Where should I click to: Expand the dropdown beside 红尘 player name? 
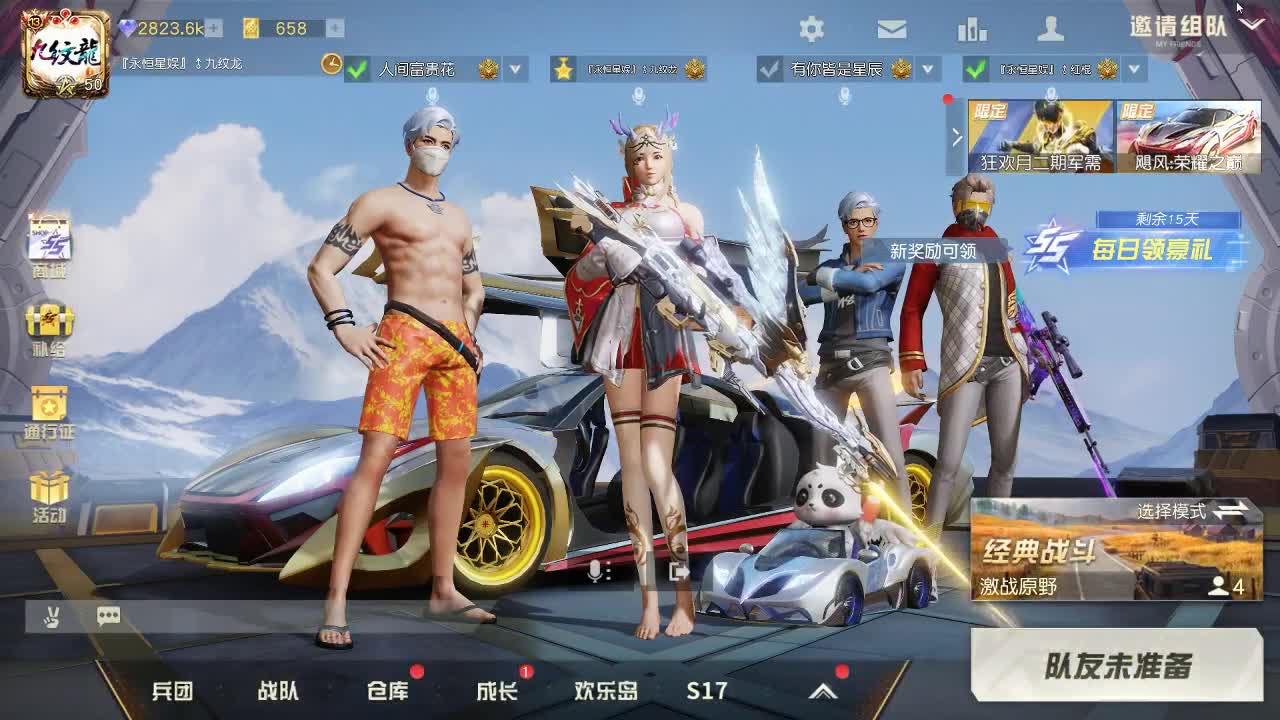click(1132, 70)
